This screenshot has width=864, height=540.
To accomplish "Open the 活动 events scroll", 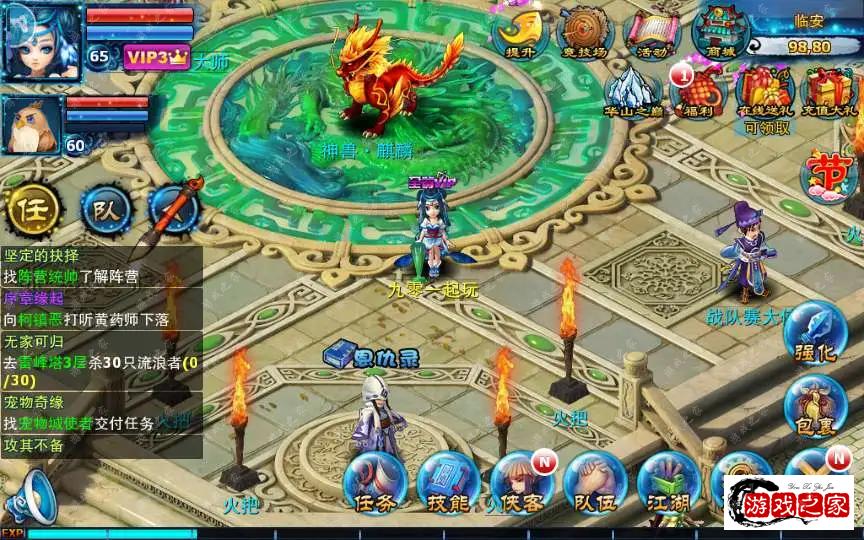I will coord(652,33).
